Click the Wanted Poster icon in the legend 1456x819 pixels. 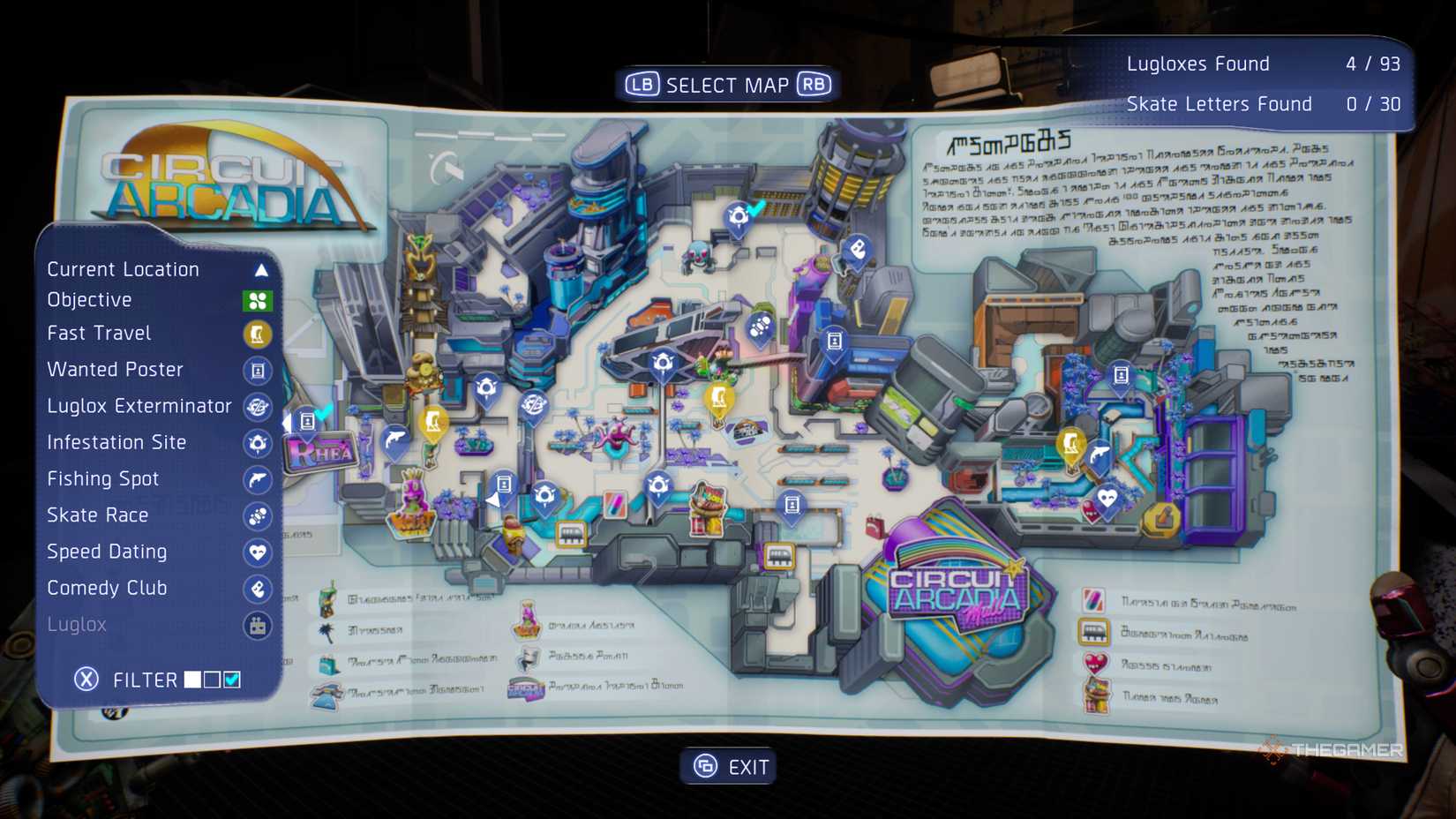point(257,371)
